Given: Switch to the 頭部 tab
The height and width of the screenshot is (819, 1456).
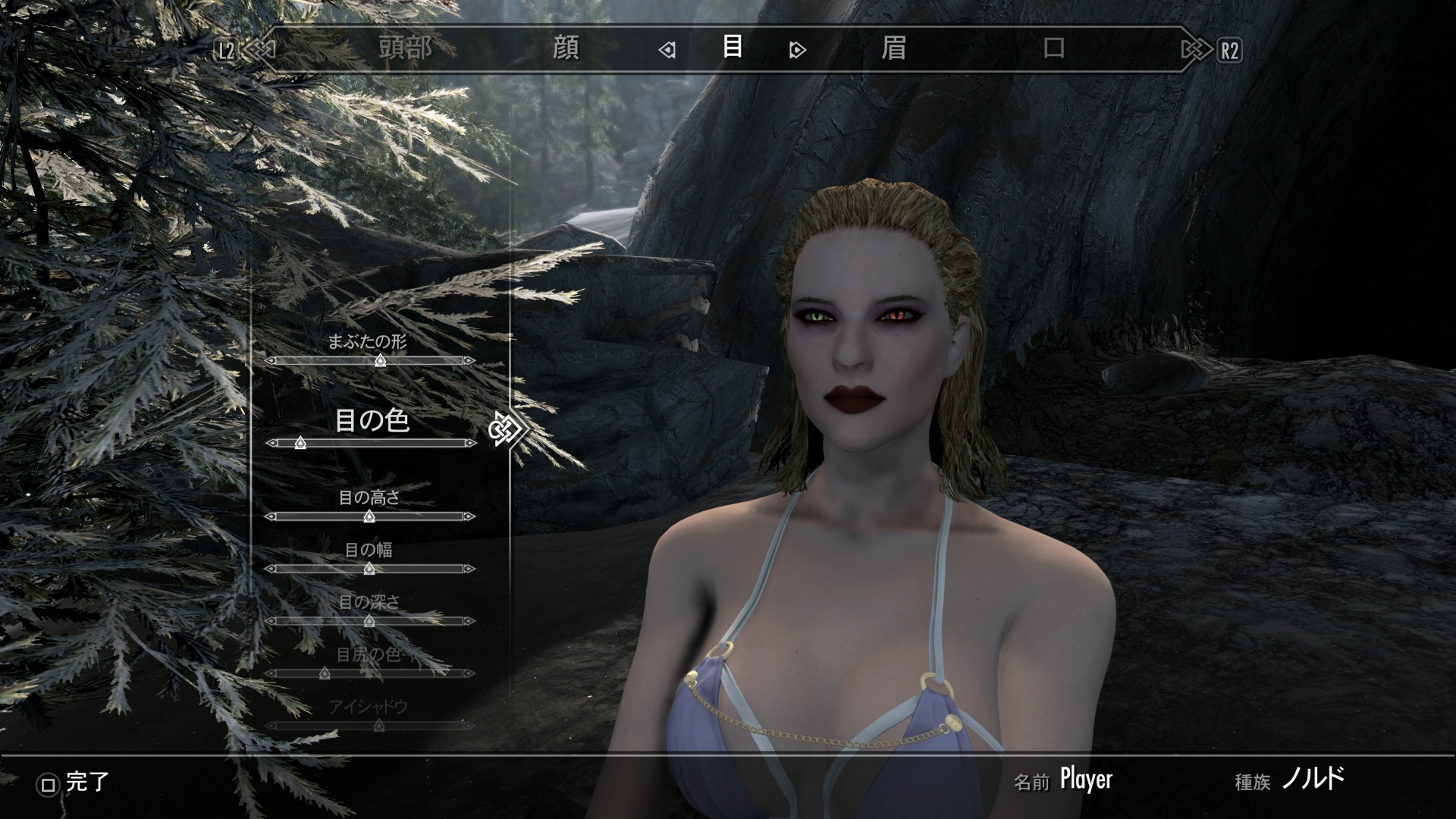Looking at the screenshot, I should tap(406, 49).
